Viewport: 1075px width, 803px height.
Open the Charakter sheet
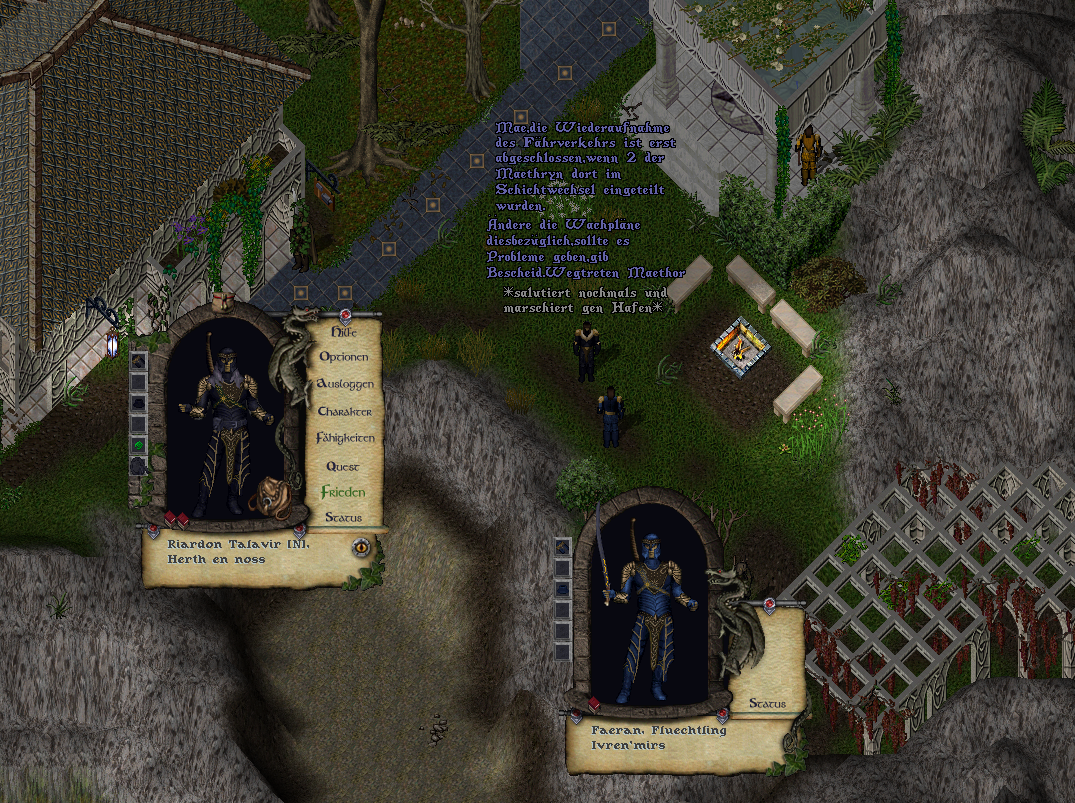[345, 412]
